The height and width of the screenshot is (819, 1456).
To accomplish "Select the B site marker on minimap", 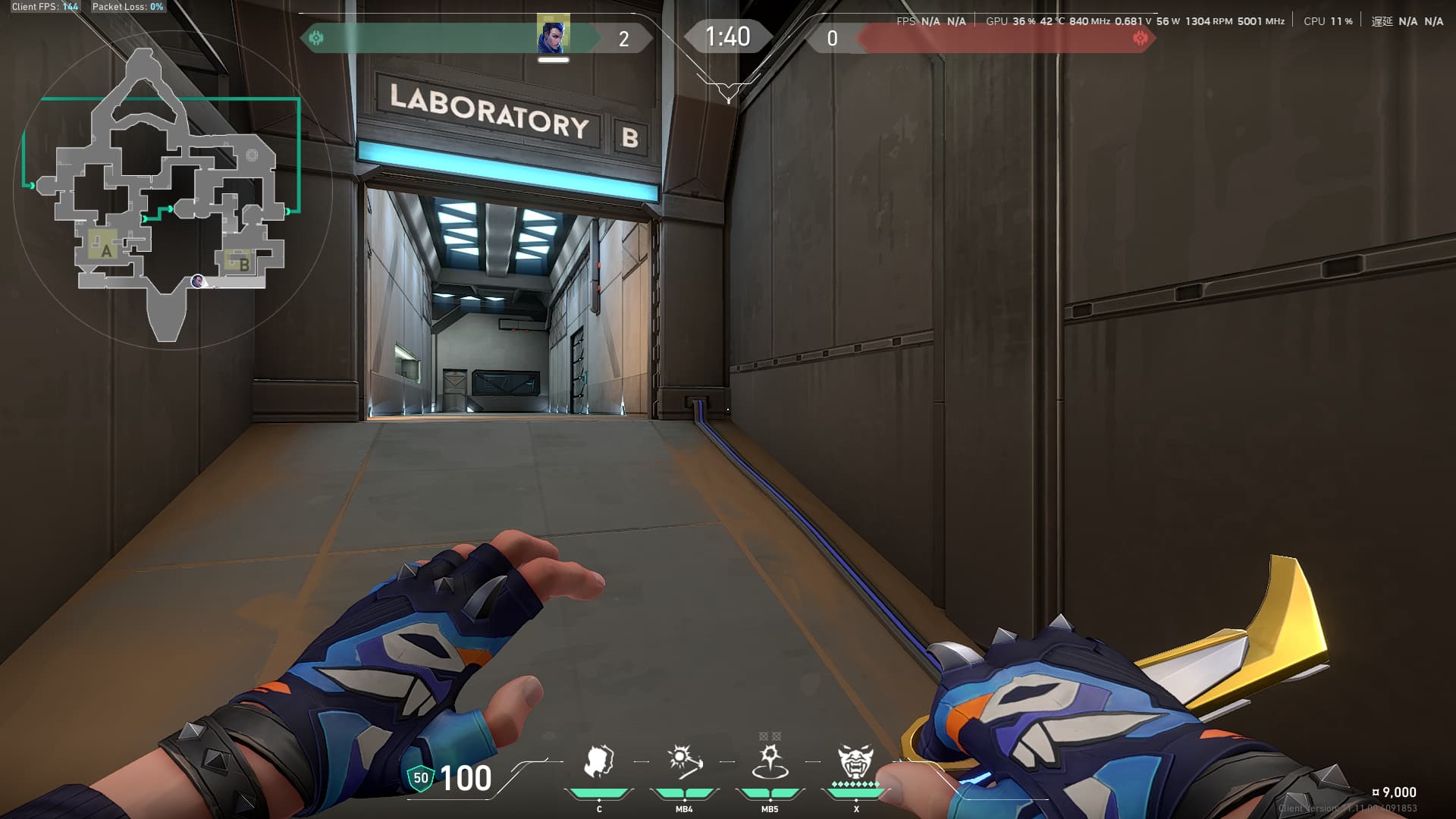I will click(x=242, y=263).
